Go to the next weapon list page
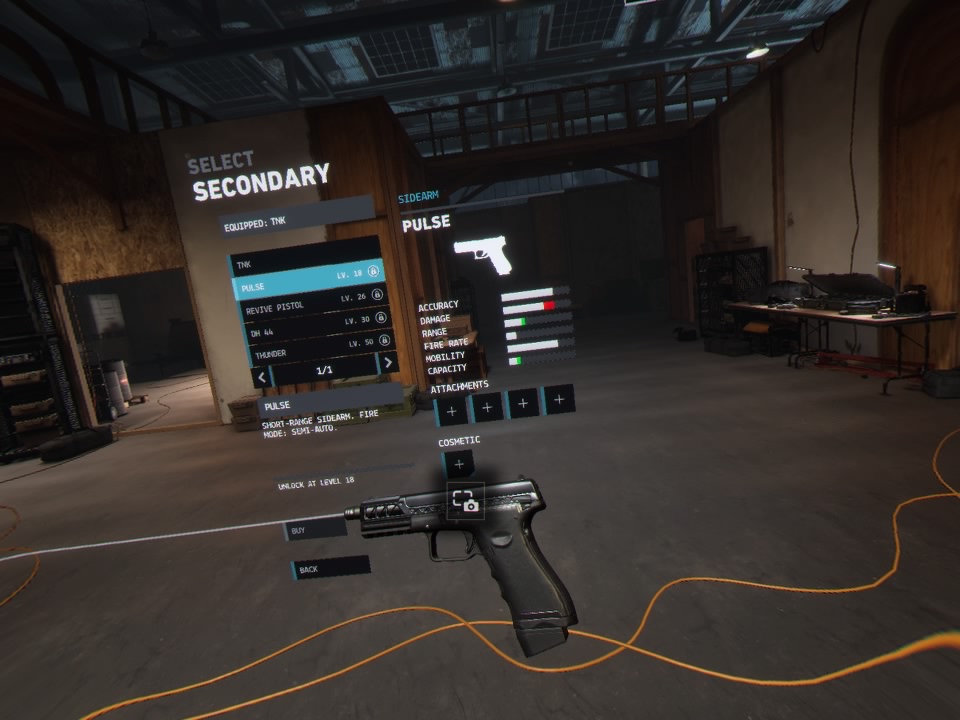This screenshot has width=960, height=720. click(387, 364)
